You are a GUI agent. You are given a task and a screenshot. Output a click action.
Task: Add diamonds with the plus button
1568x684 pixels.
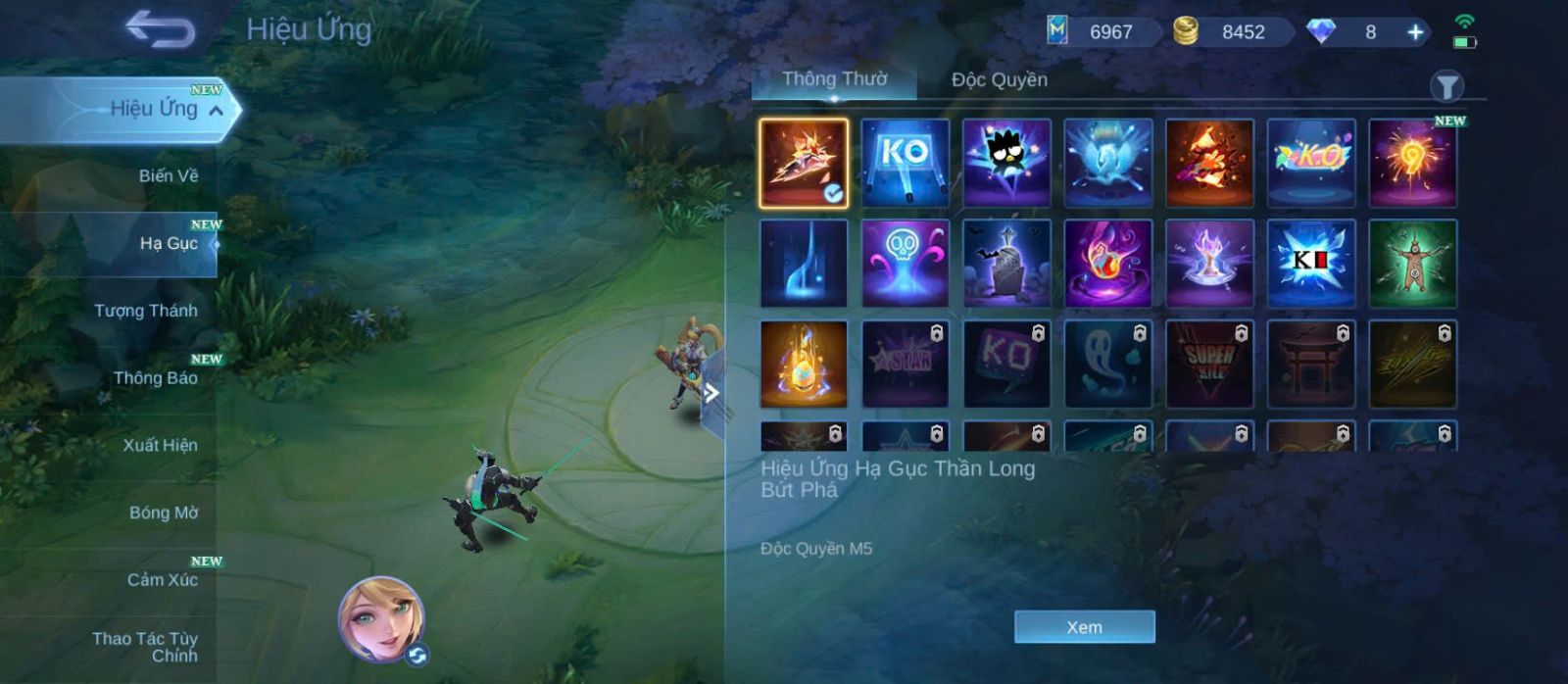click(x=1415, y=32)
